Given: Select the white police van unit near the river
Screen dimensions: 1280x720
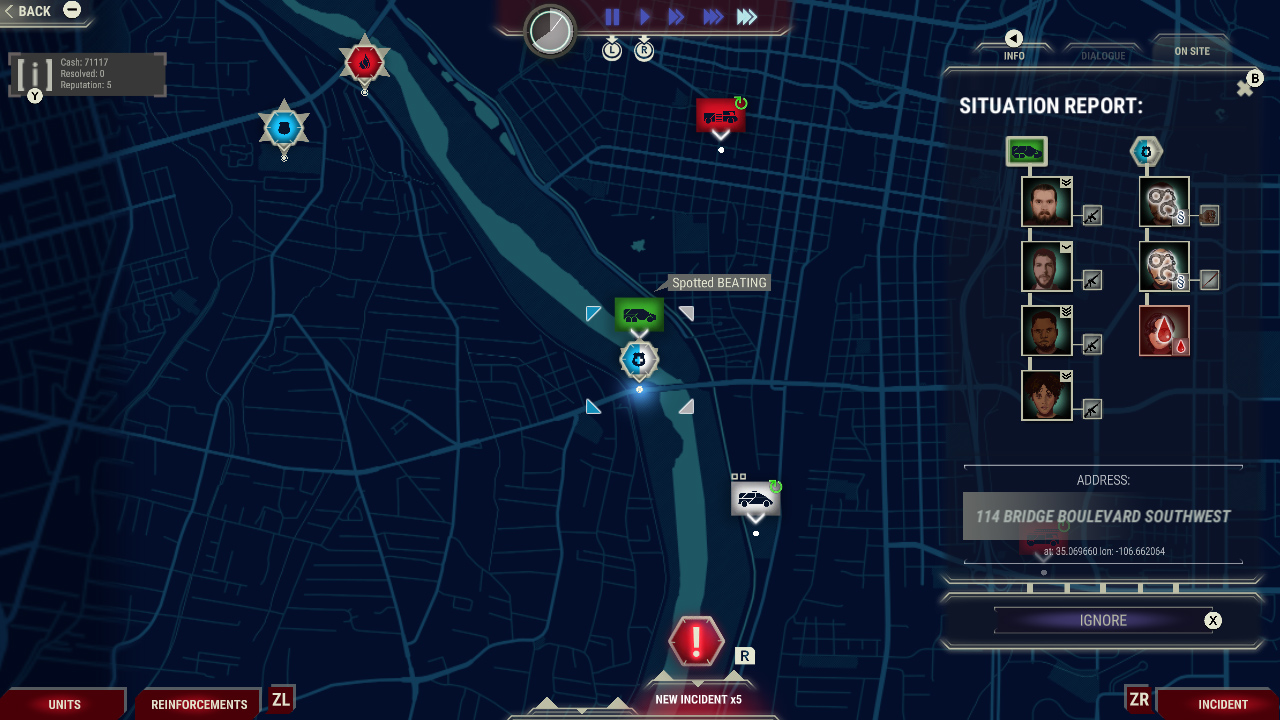Looking at the screenshot, I should (755, 498).
